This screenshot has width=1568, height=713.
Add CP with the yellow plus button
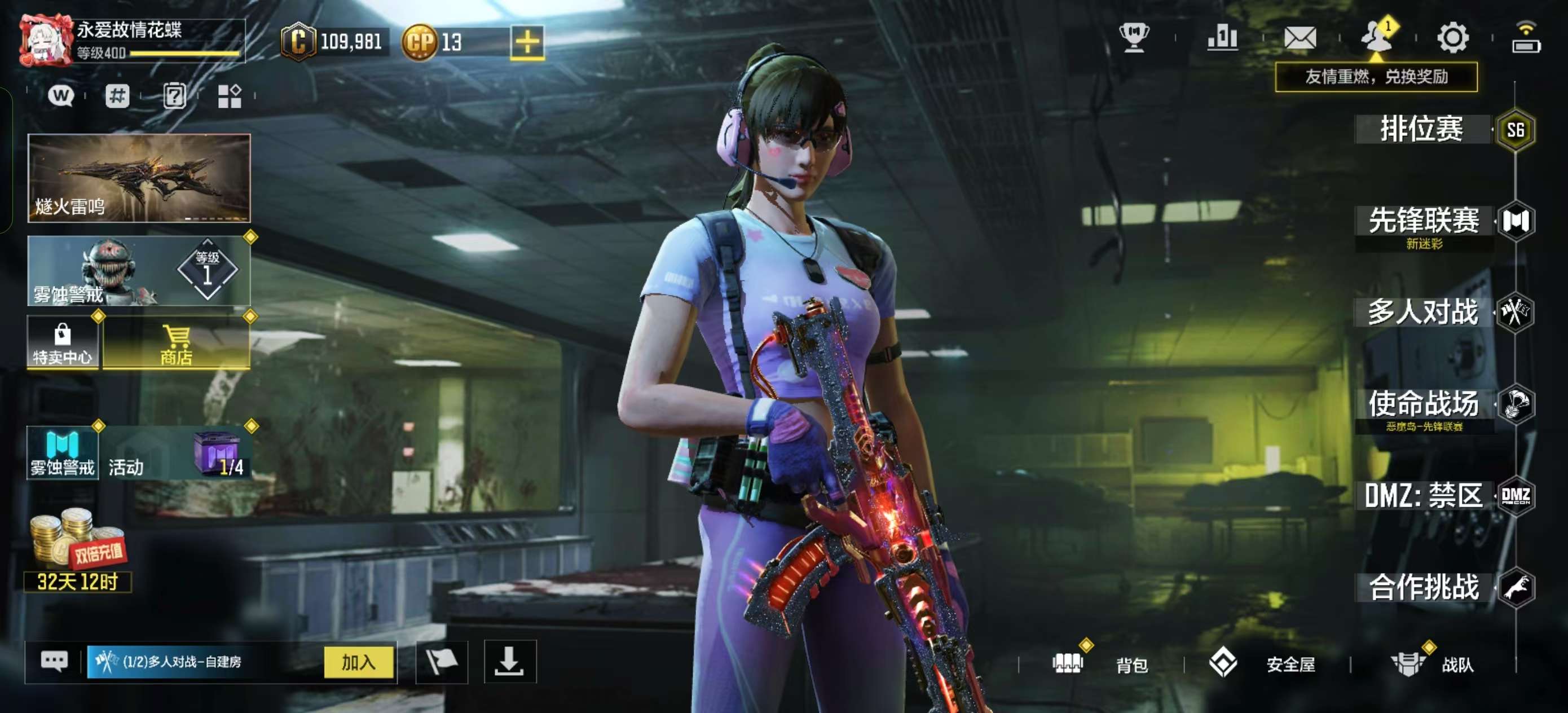point(527,43)
